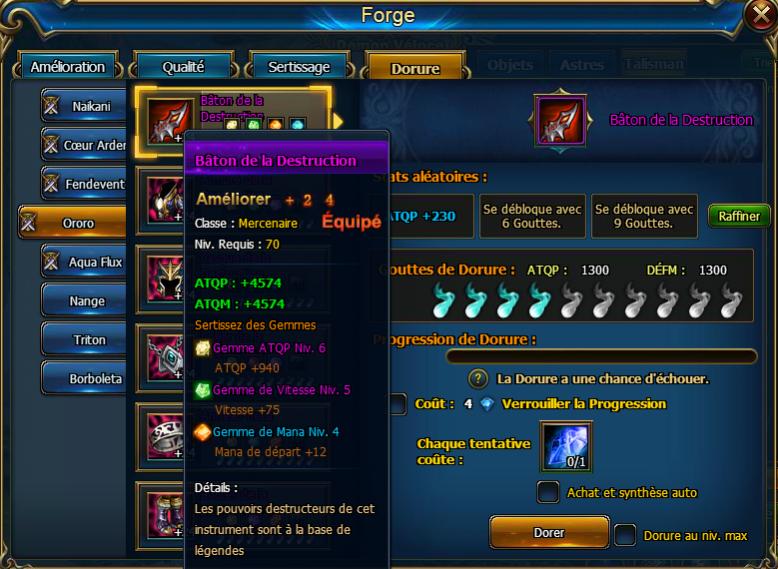Select the Bâton de la Destruction equipment slot

pyautogui.click(x=164, y=120)
